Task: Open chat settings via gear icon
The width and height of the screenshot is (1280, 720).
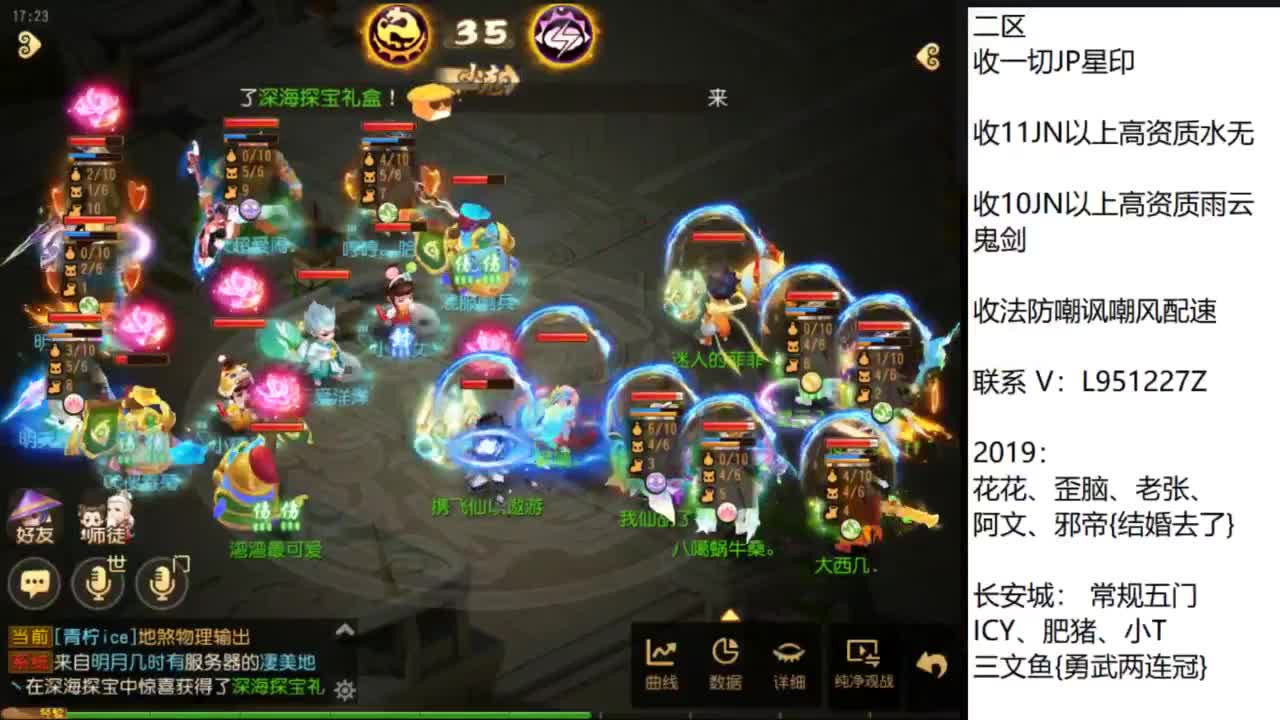Action: pyautogui.click(x=343, y=690)
